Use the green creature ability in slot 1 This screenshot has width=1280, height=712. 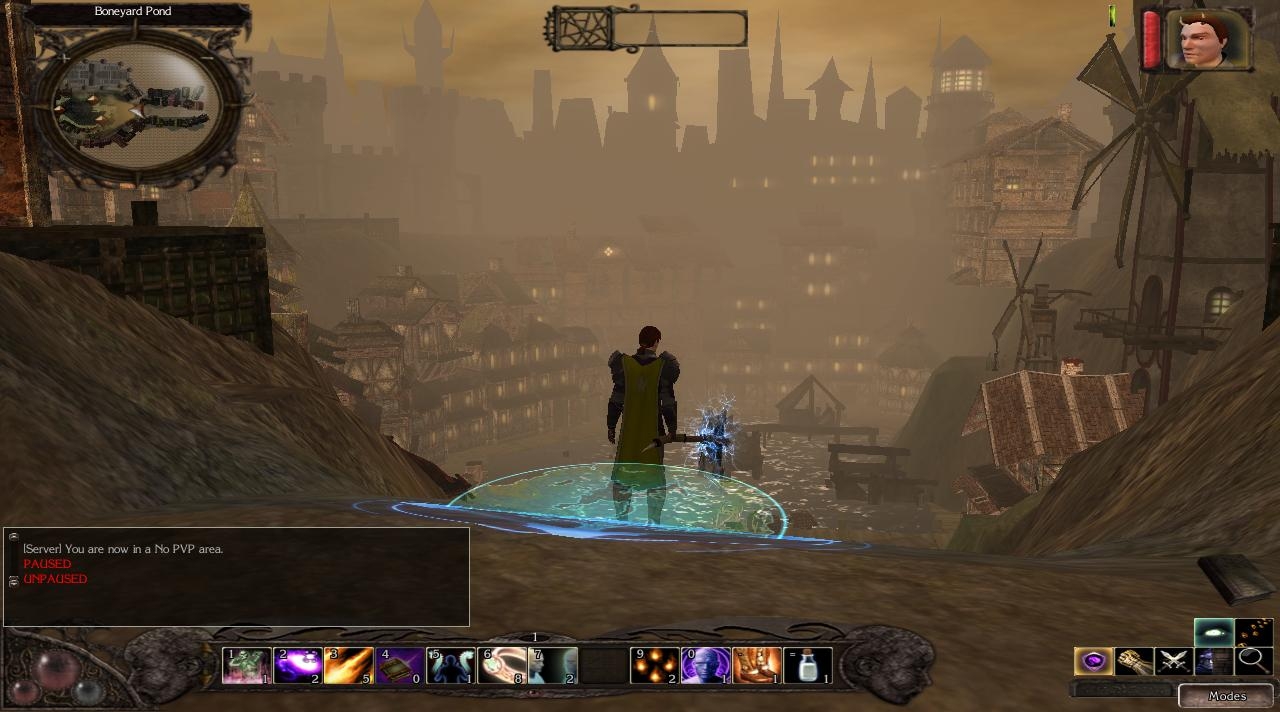tap(246, 666)
